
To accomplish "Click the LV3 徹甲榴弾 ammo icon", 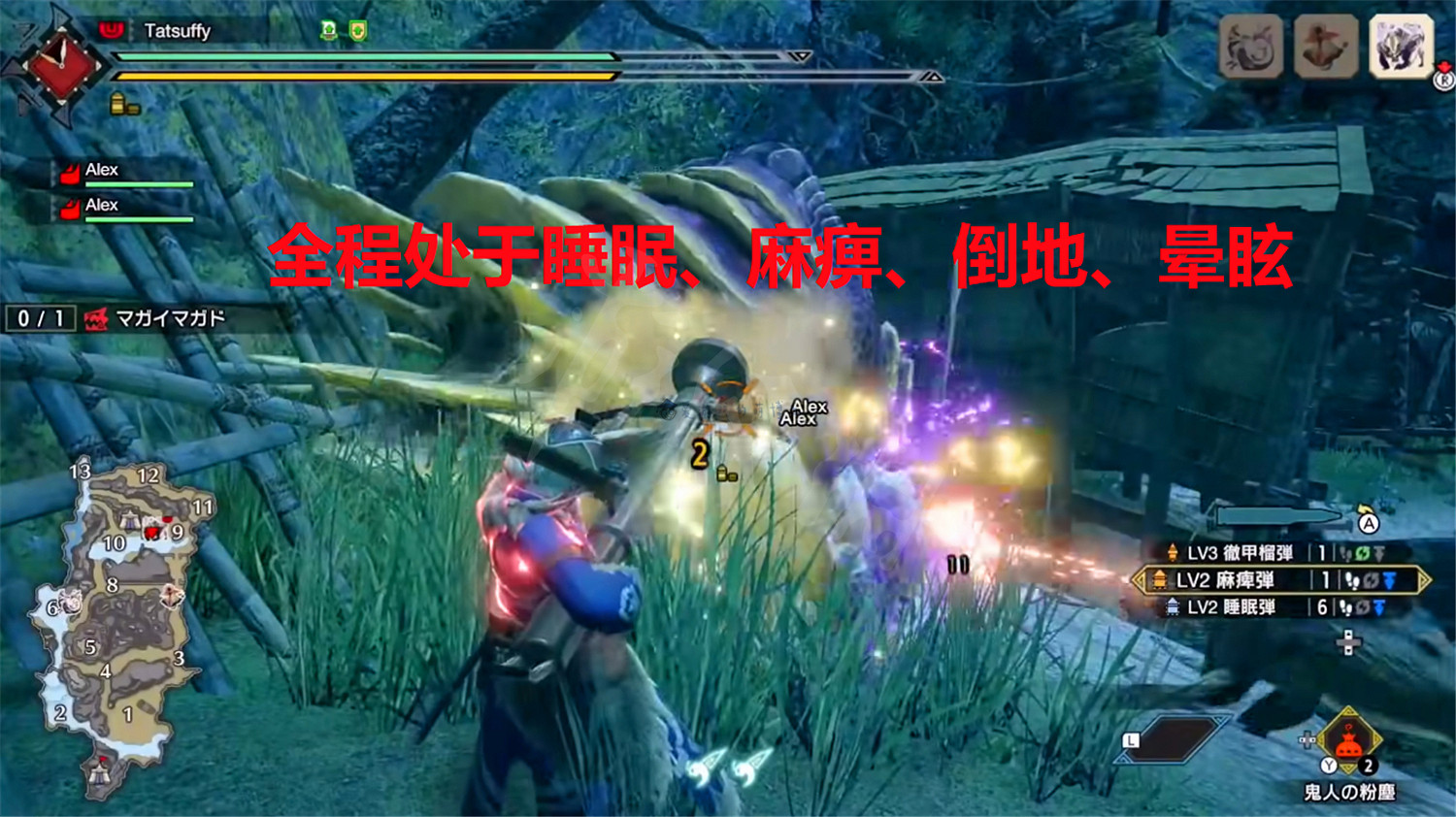I will tap(1173, 552).
